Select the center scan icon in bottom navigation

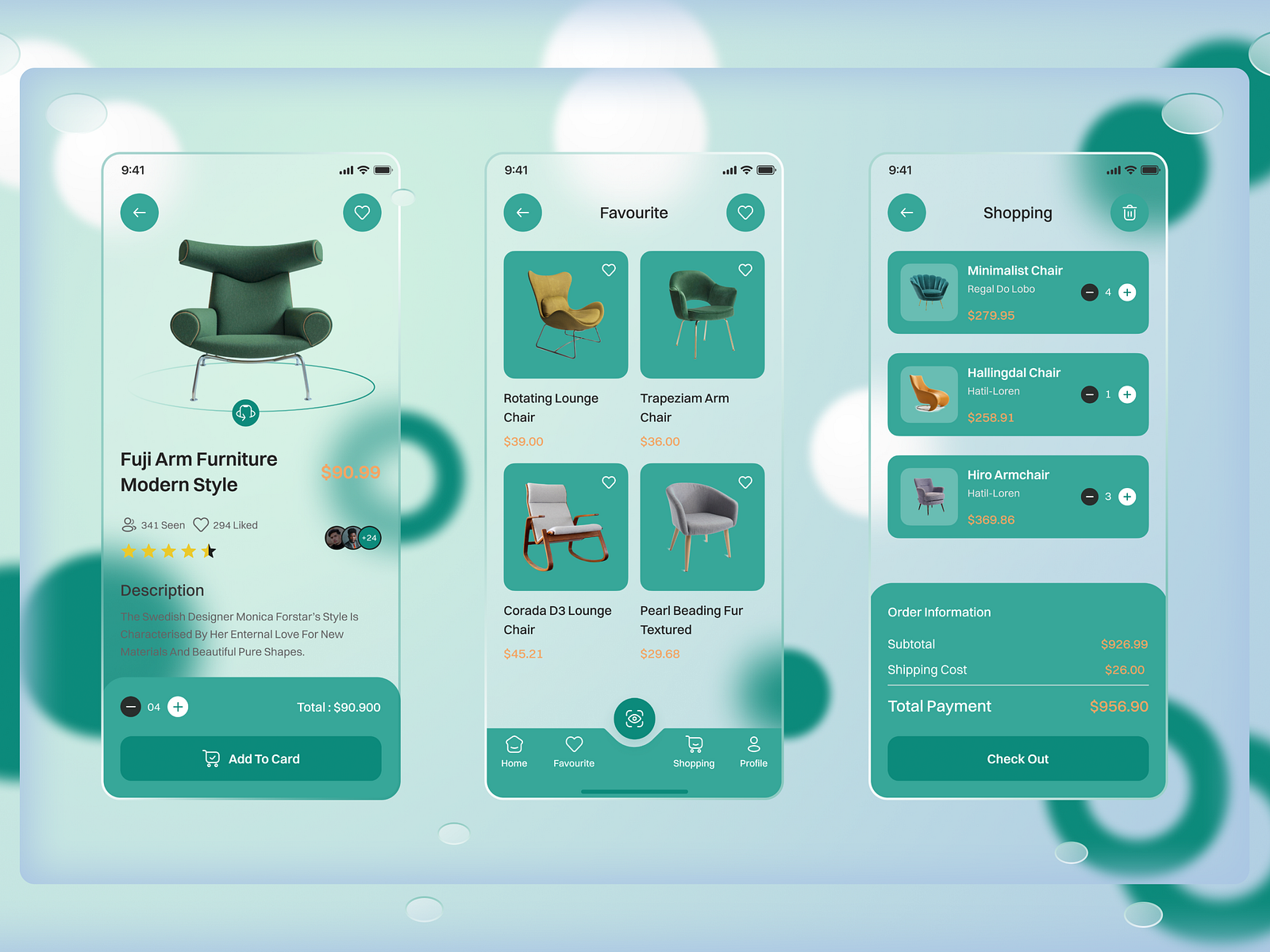click(x=633, y=718)
